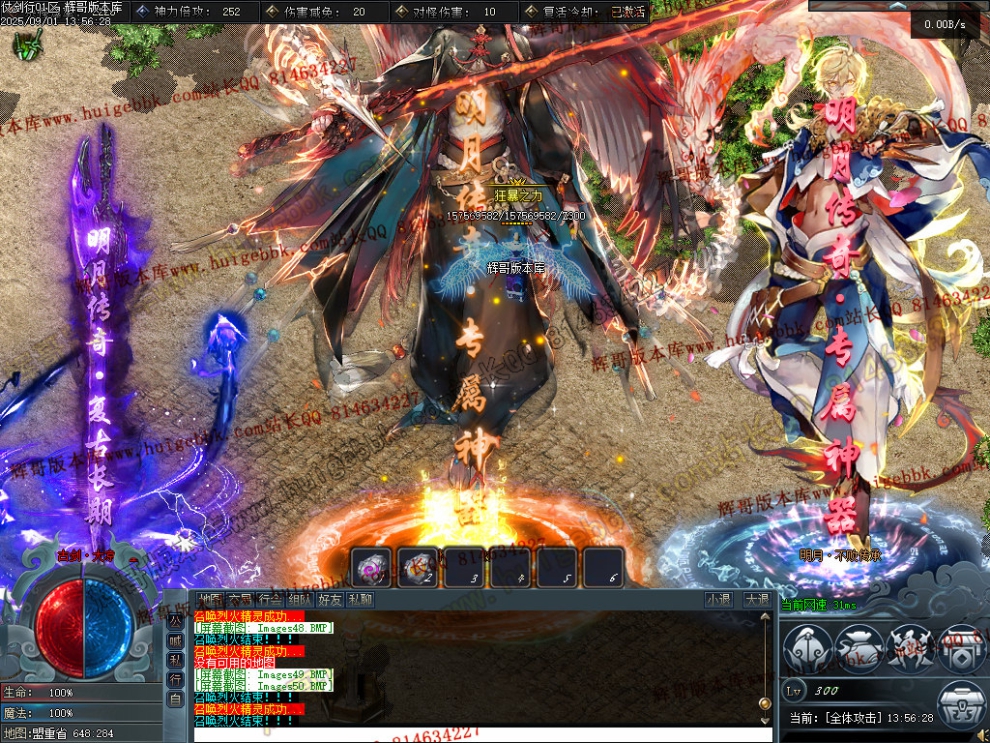Open the 好友 friends tab
The height and width of the screenshot is (743, 990).
330,600
